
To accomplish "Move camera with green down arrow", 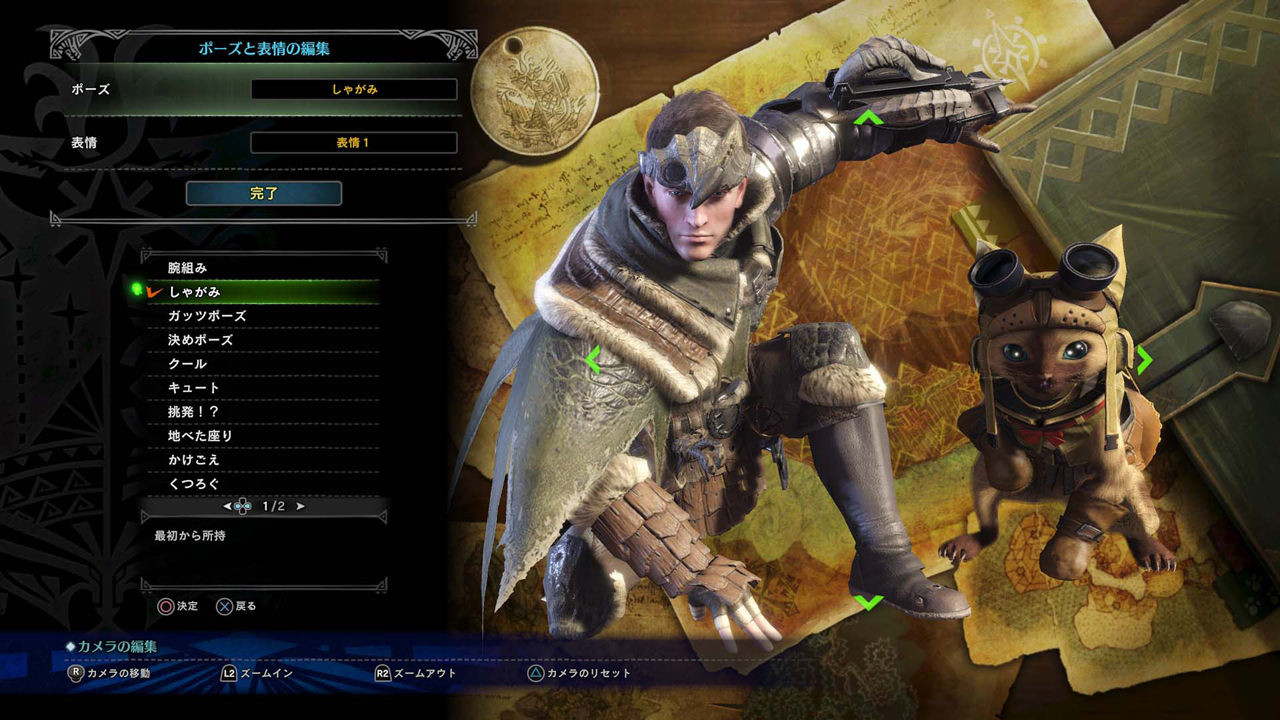I will (868, 602).
